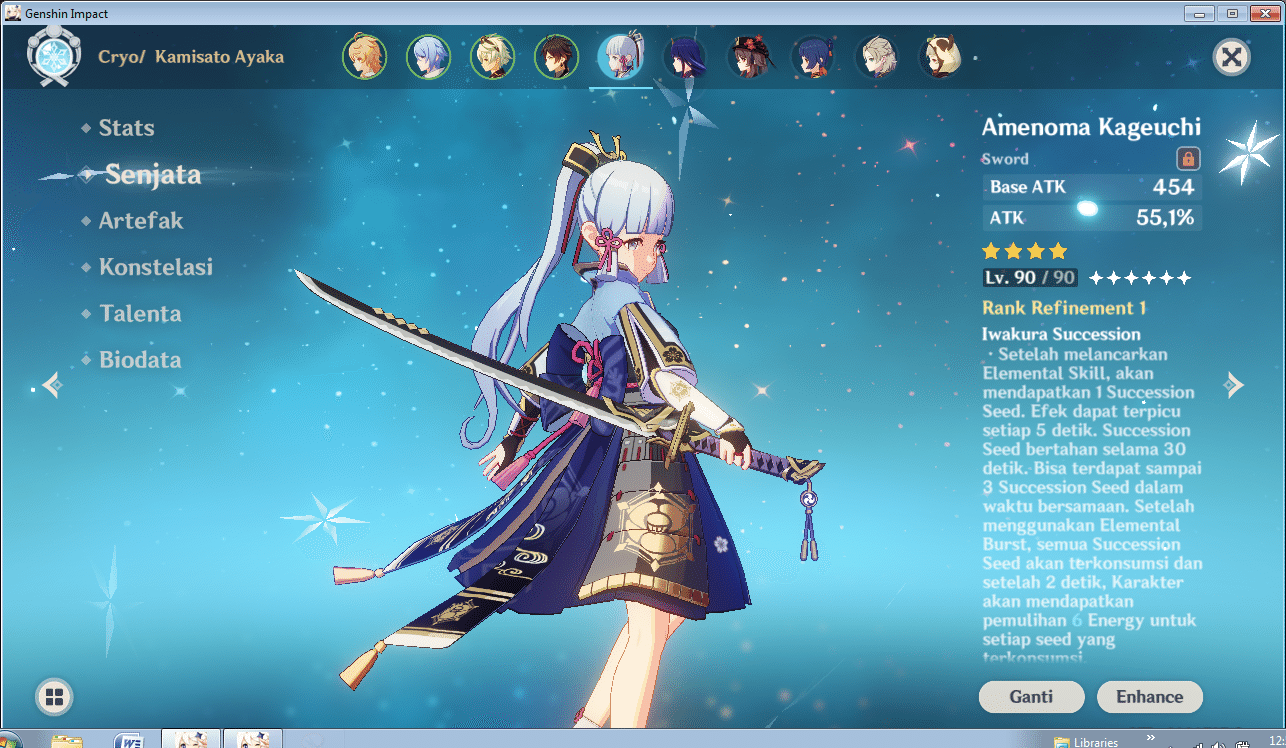Select the dark-haired character portrait next to Ayaka

coord(685,57)
